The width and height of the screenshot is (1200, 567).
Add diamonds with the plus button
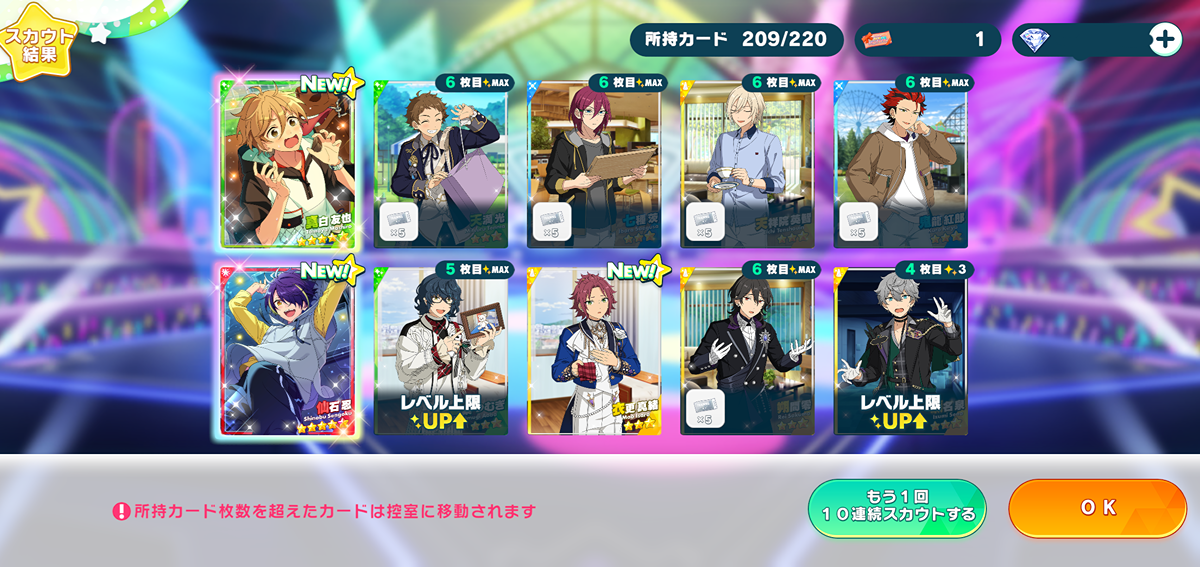point(1165,39)
